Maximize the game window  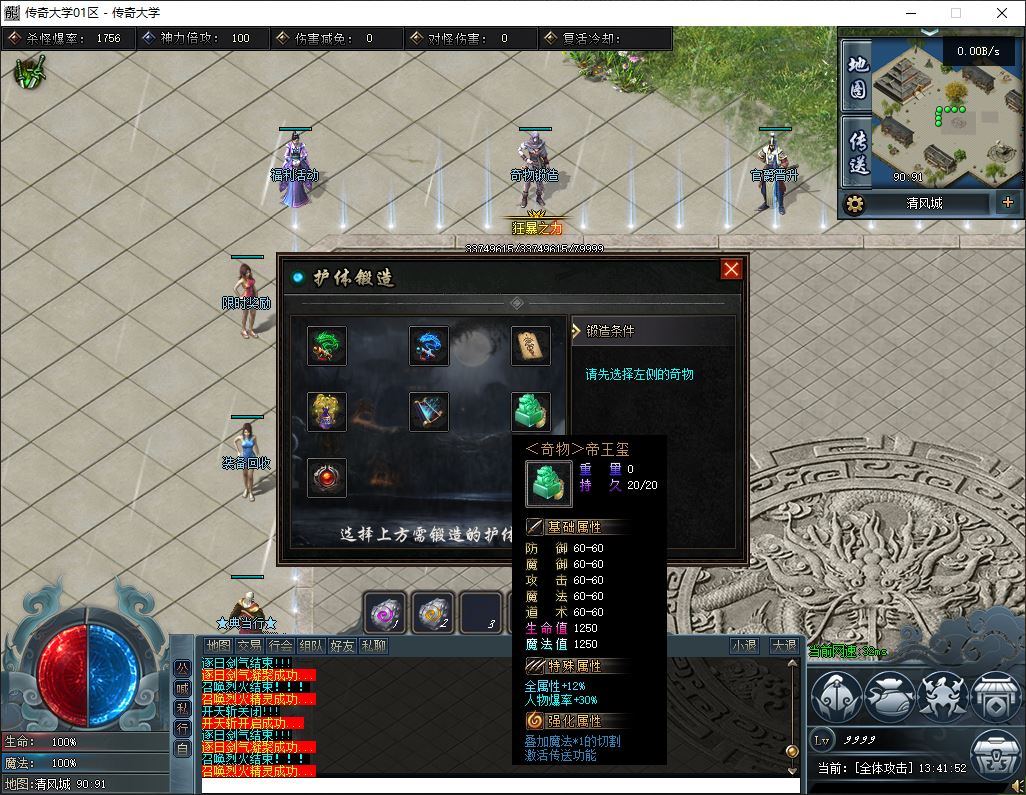tap(956, 14)
